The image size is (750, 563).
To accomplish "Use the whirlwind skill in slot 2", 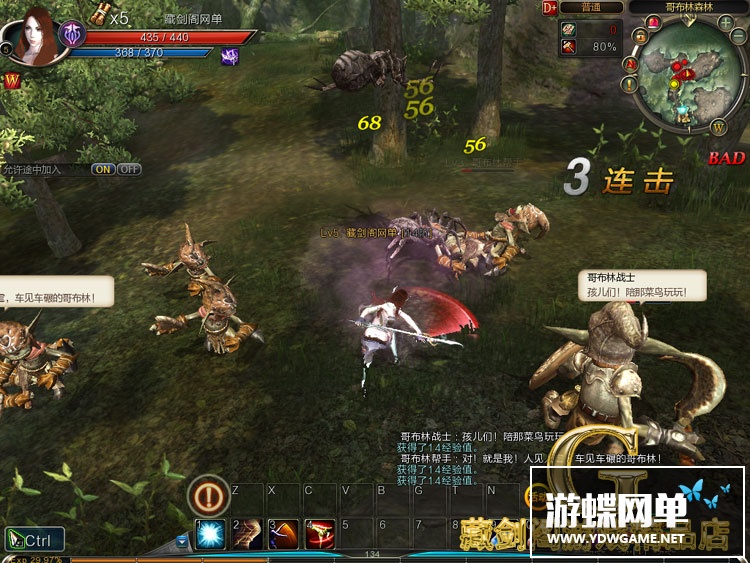I will tap(247, 534).
